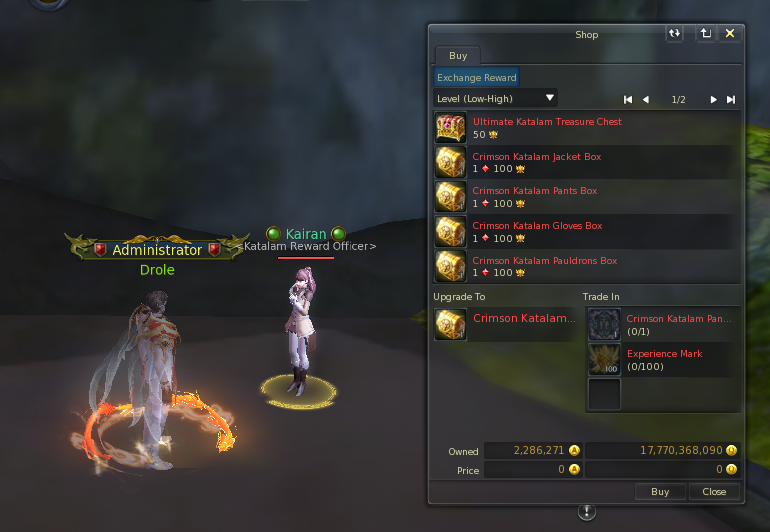Click the exclamation mark notification icon

click(587, 512)
